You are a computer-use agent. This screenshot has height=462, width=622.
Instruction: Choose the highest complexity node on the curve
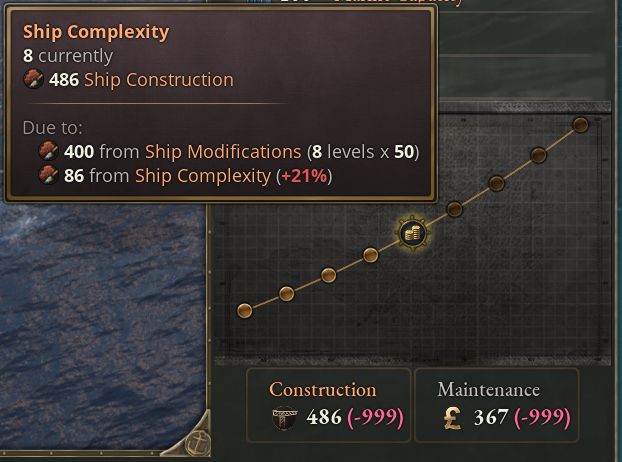pyautogui.click(x=580, y=125)
